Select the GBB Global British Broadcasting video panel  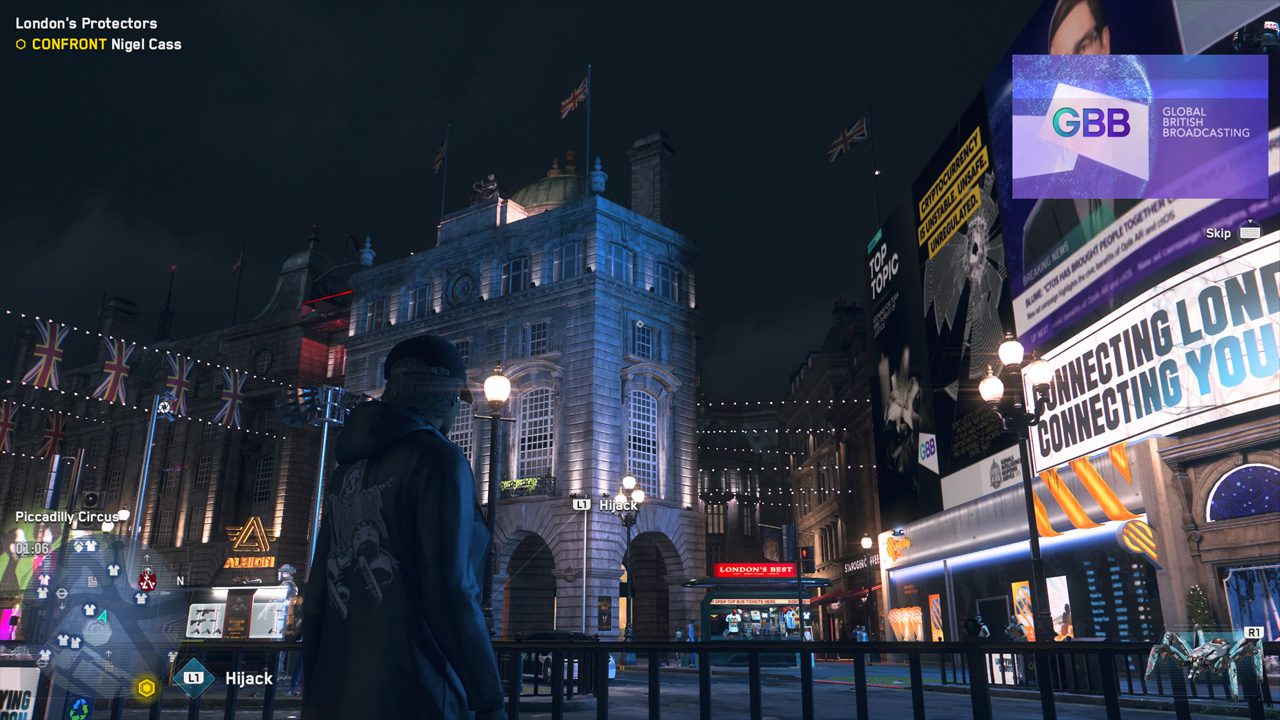[x=1139, y=126]
